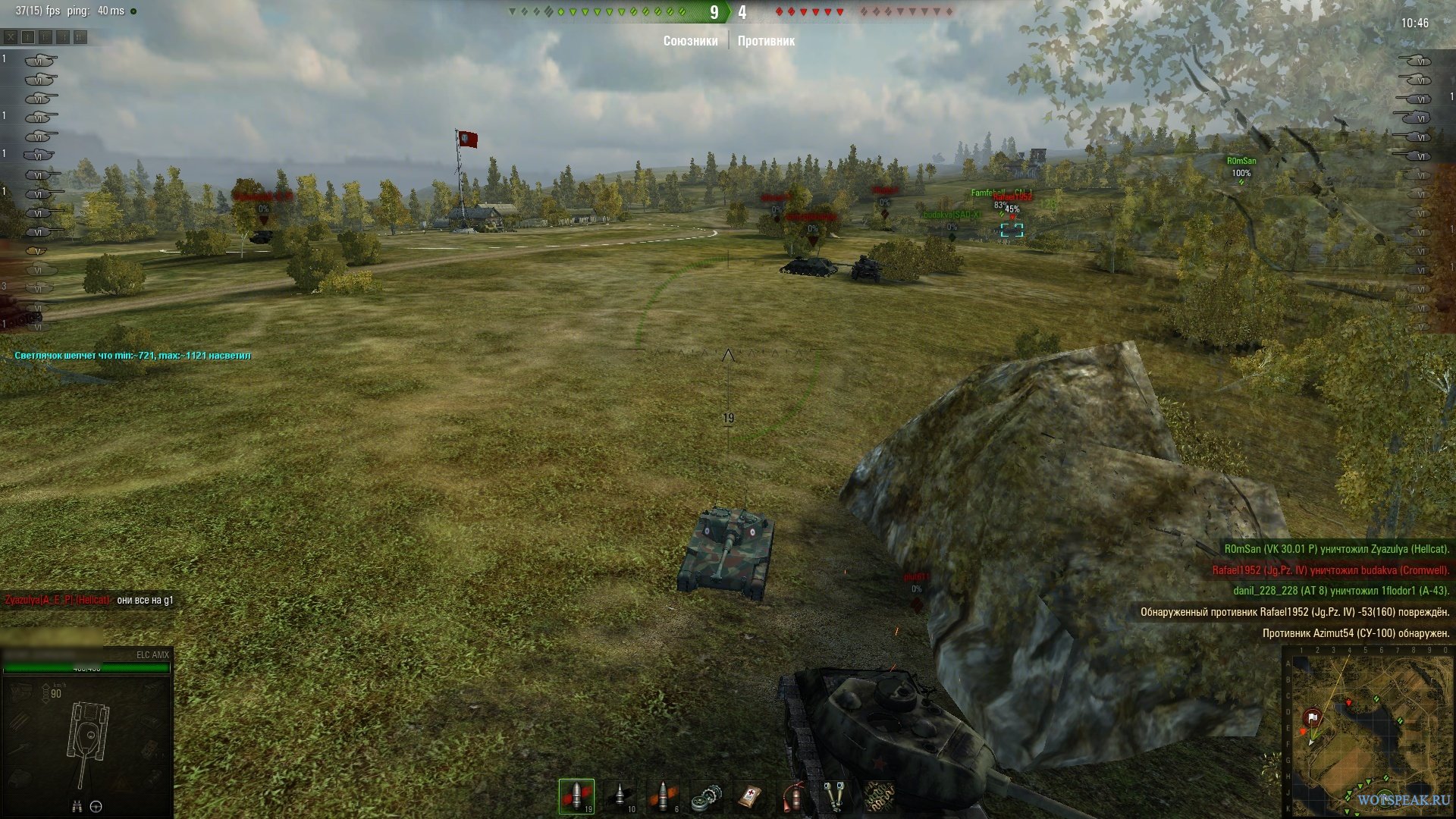Click the Hellcat chat message
1456x819 pixels.
[89, 600]
